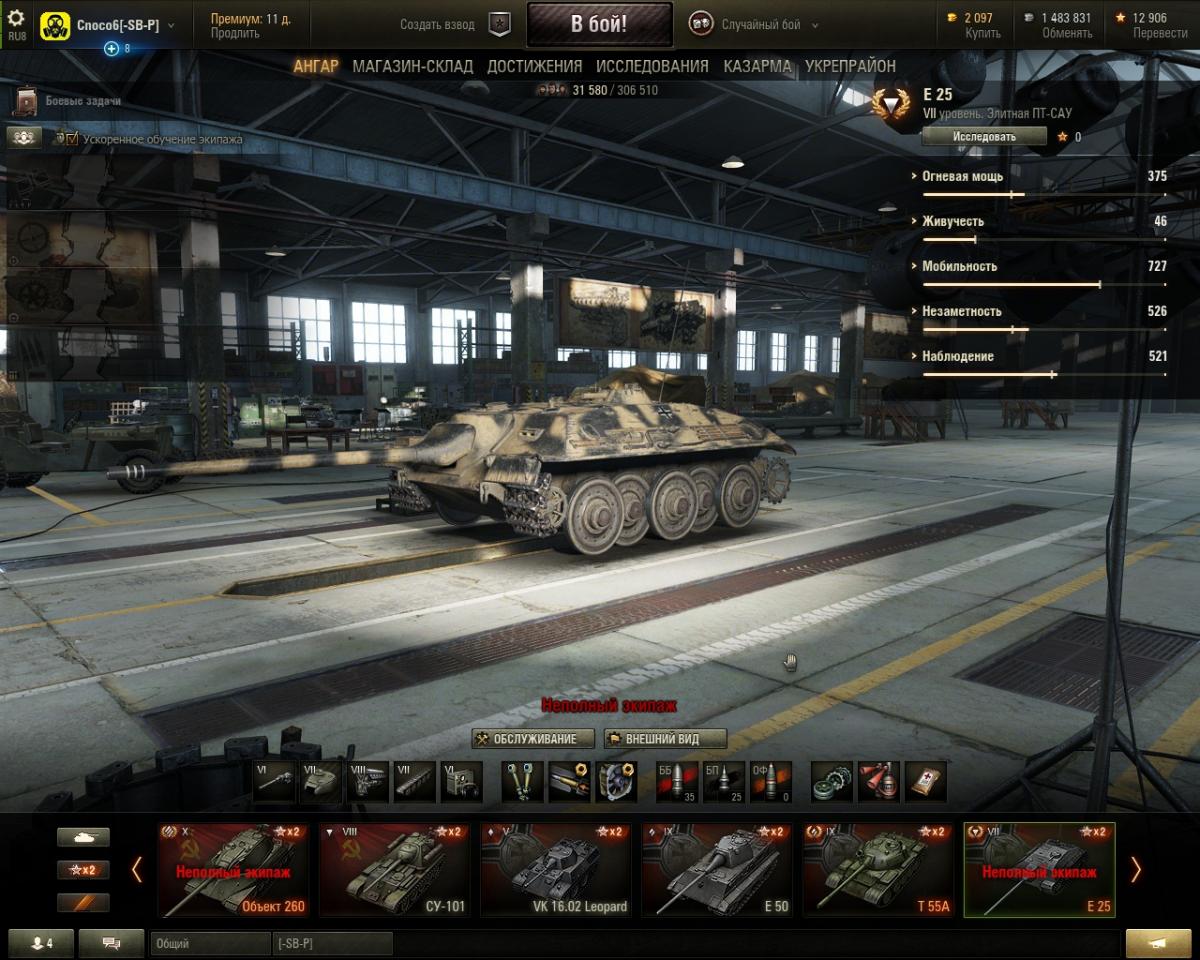Open the ДОСТИЖЕНИЯ tab
The width and height of the screenshot is (1200, 960).
534,66
